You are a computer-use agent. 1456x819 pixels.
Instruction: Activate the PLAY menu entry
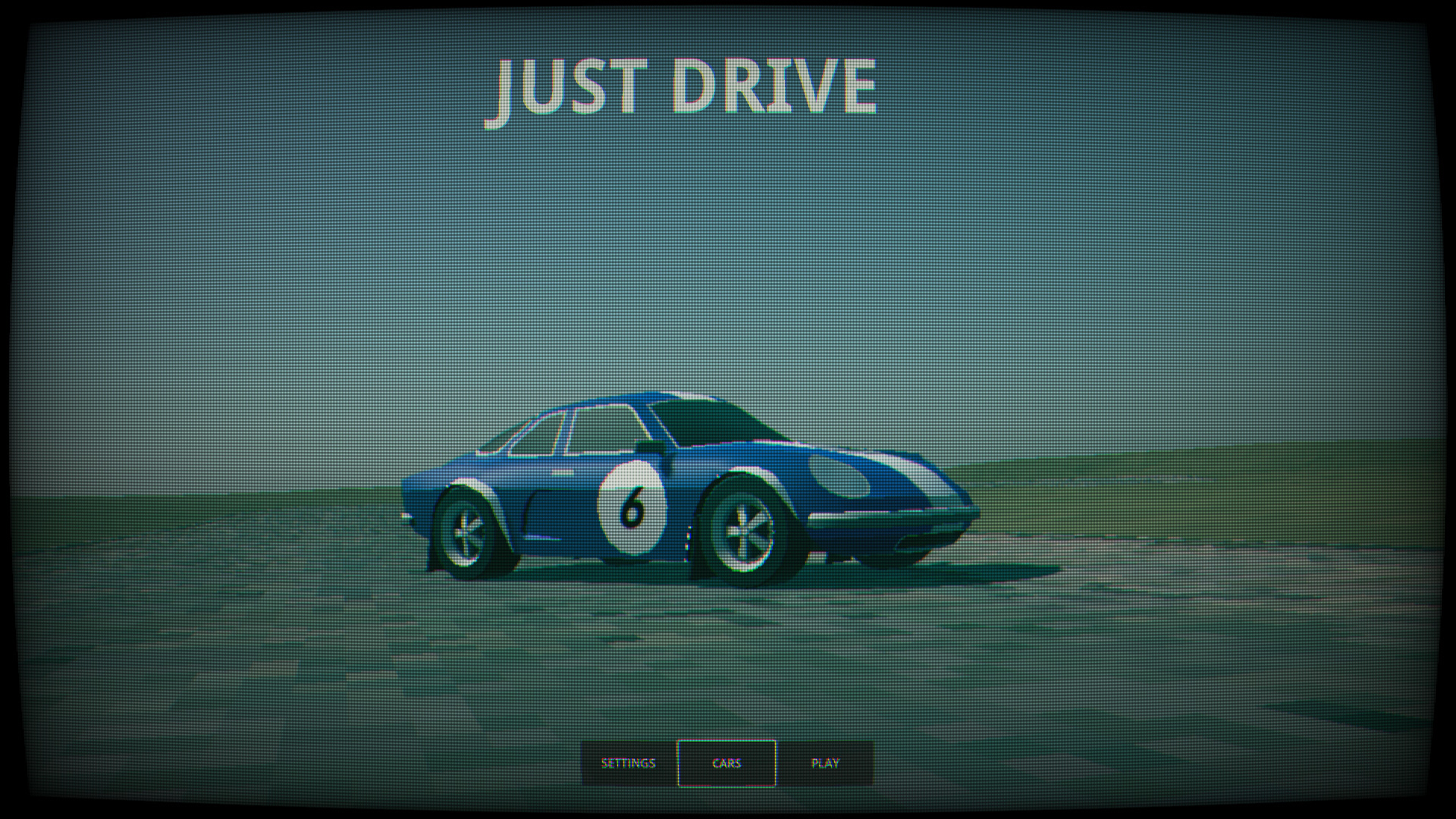[x=826, y=763]
